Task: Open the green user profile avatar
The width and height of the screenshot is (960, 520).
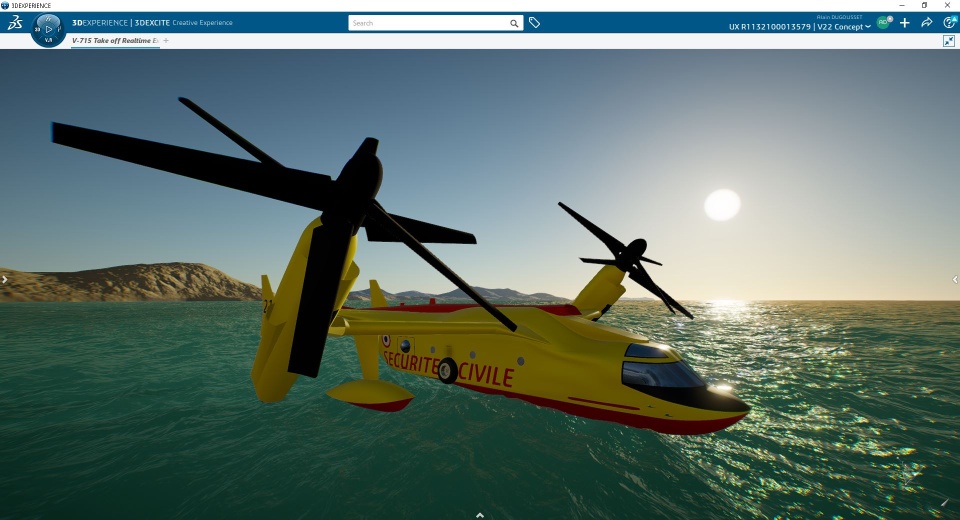Action: tap(884, 22)
